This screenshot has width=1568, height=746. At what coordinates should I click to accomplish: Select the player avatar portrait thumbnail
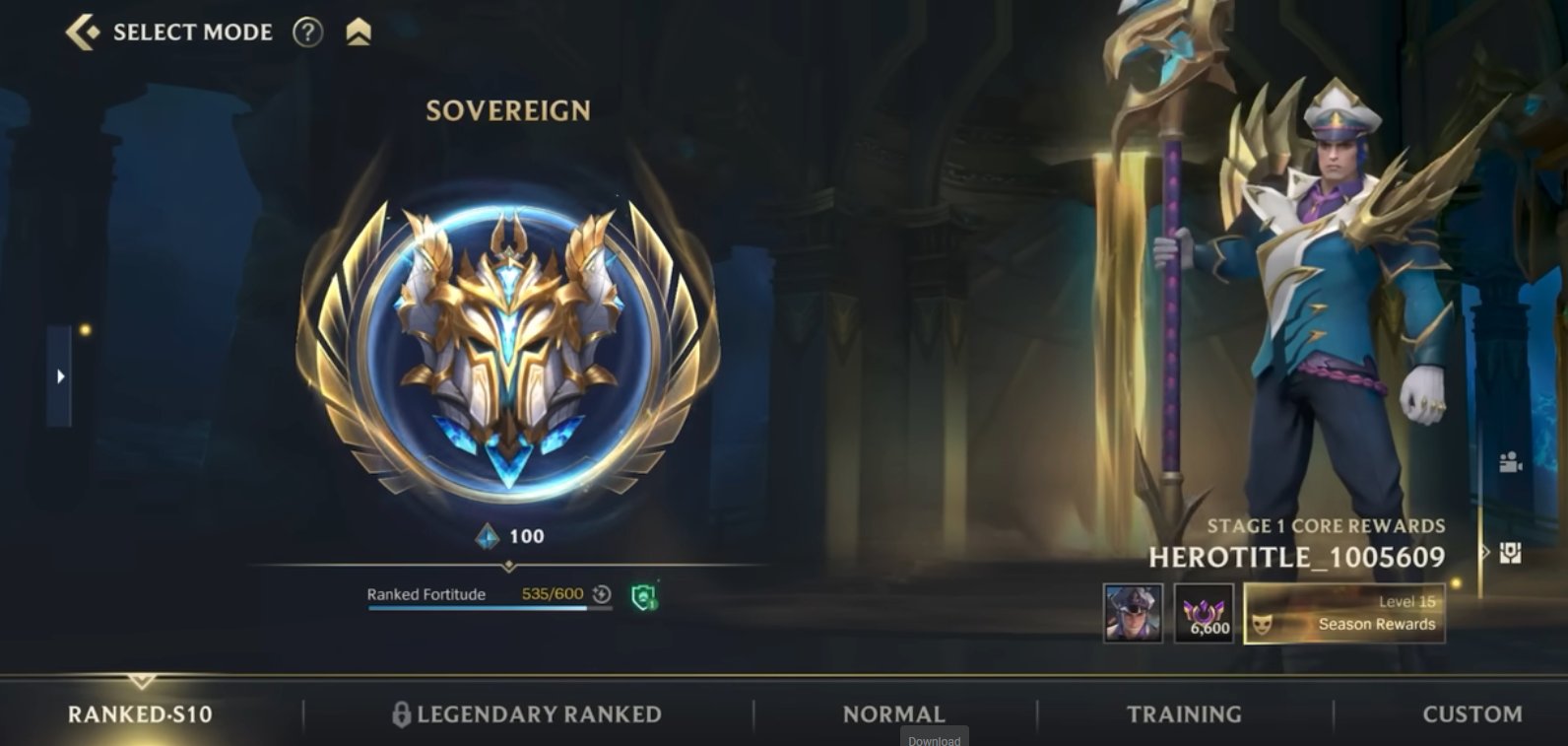click(x=1134, y=613)
